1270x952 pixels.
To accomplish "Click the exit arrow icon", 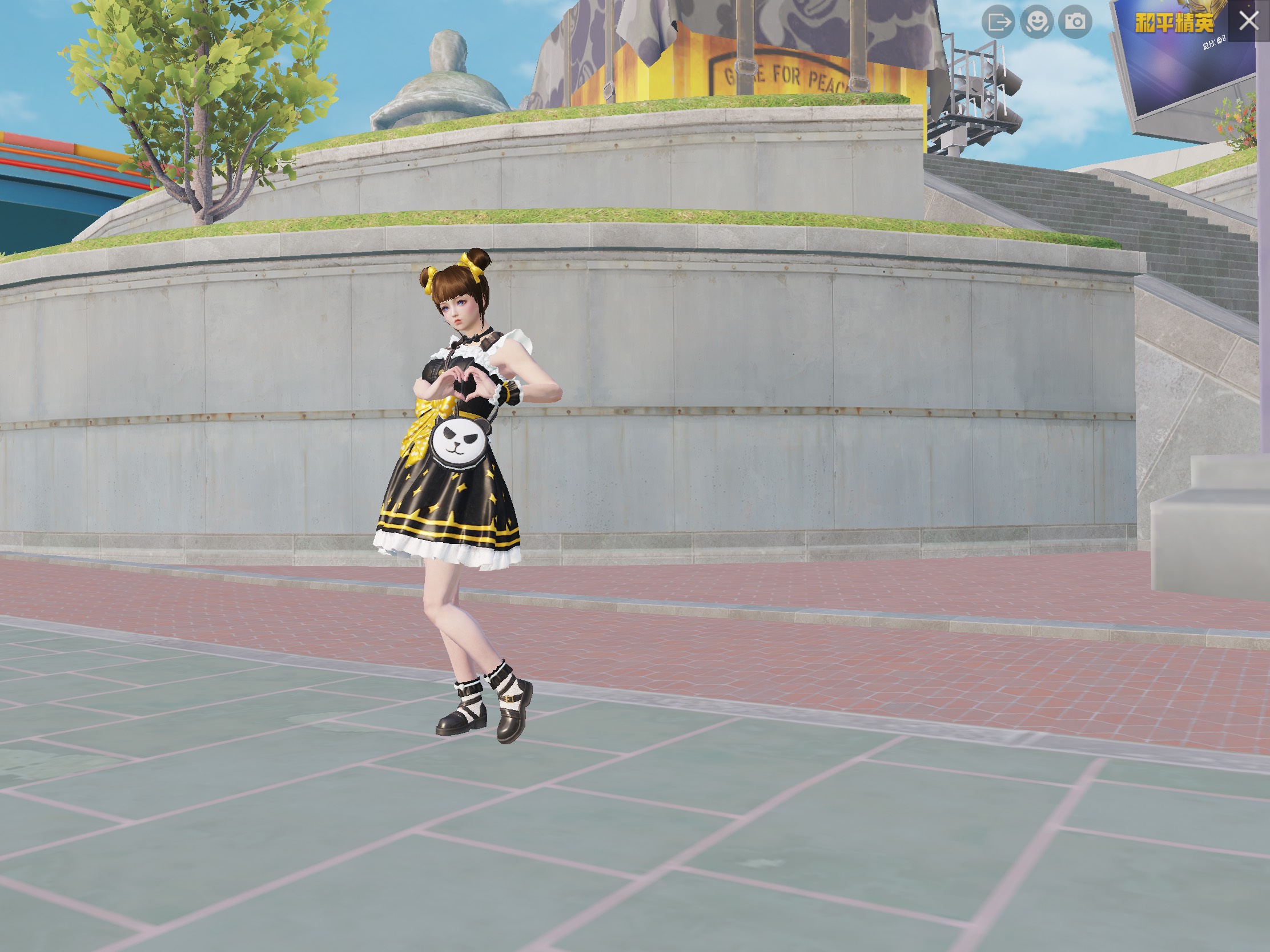I will [x=998, y=22].
